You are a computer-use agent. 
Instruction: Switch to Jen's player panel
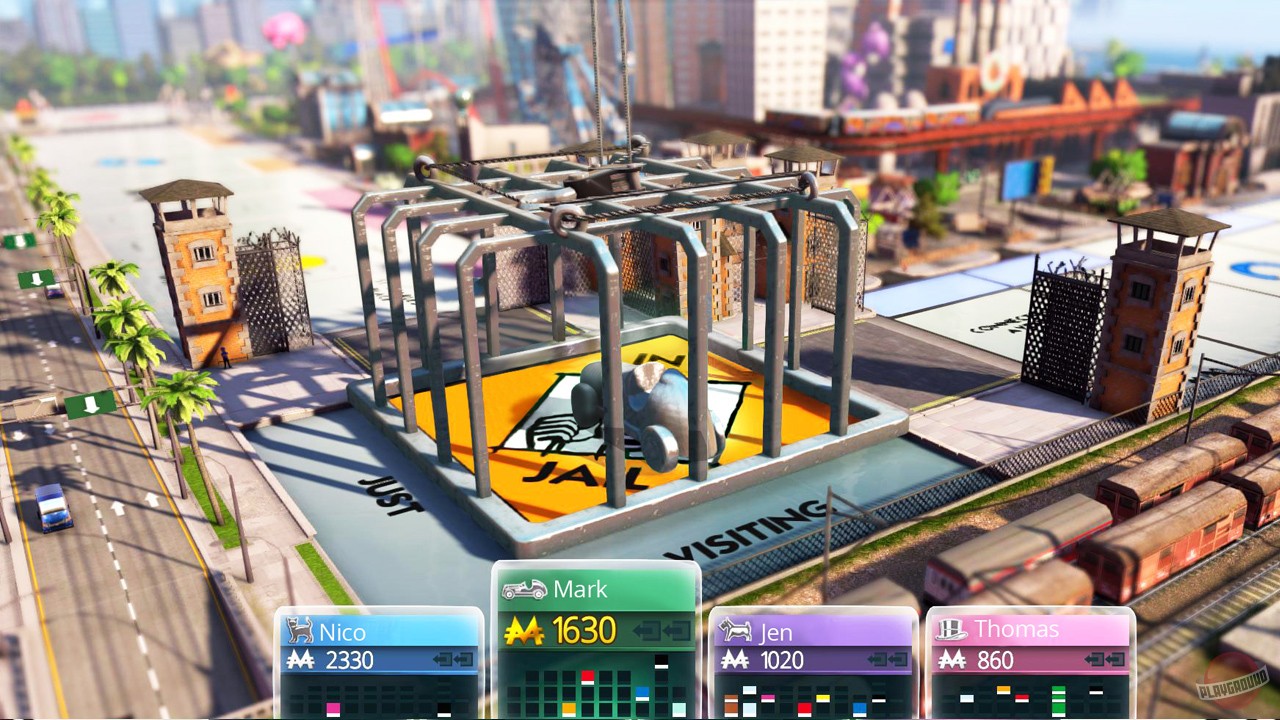(813, 632)
